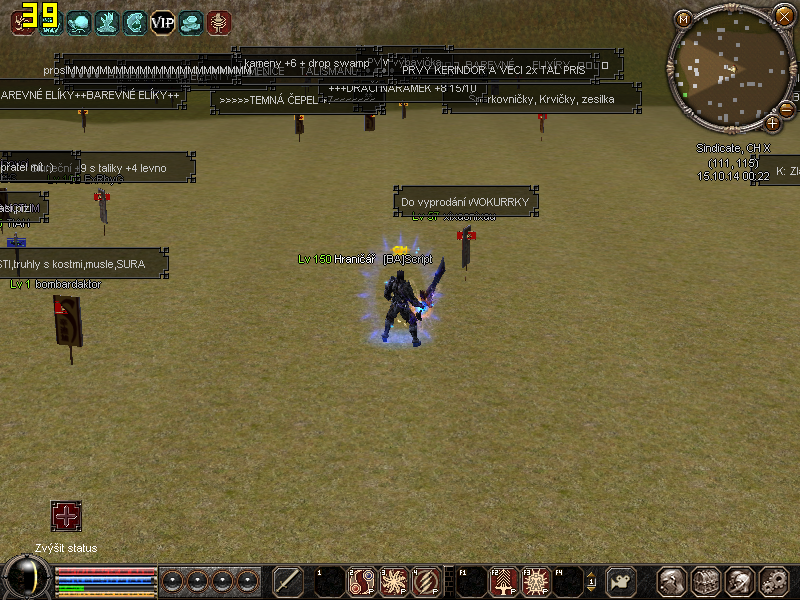Use the skill in quickslot F2
800x600 pixels.
point(504,581)
